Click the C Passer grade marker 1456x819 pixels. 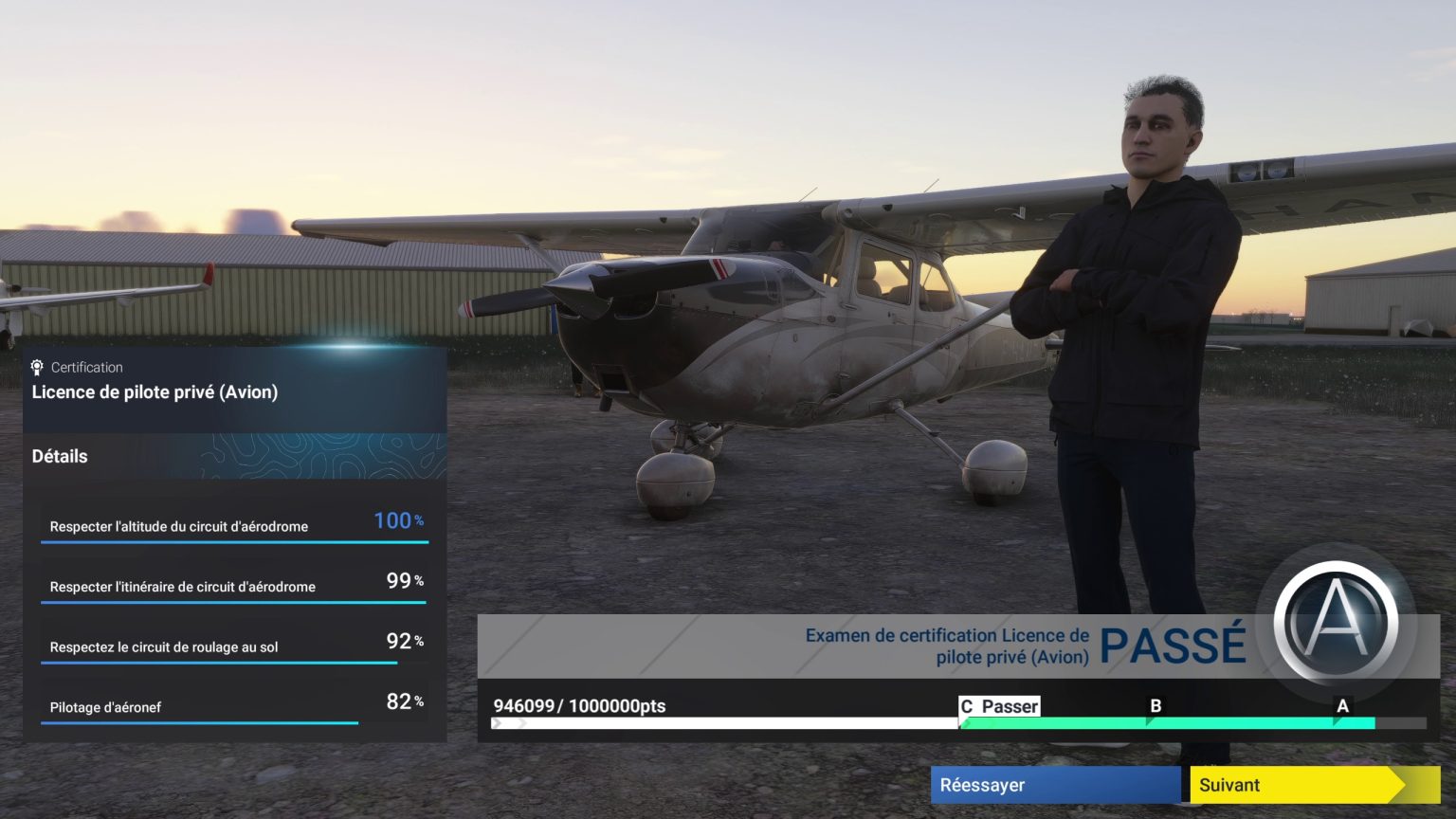tap(999, 706)
